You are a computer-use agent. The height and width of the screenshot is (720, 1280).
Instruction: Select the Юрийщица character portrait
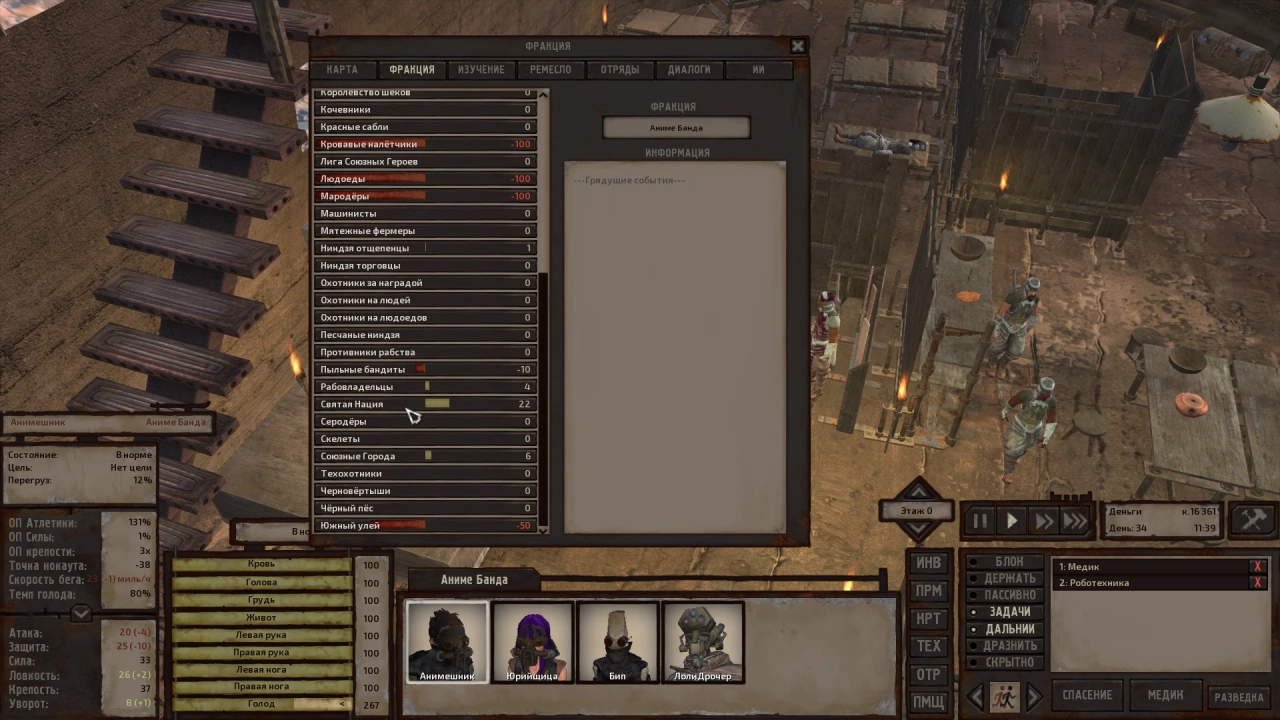click(x=532, y=642)
